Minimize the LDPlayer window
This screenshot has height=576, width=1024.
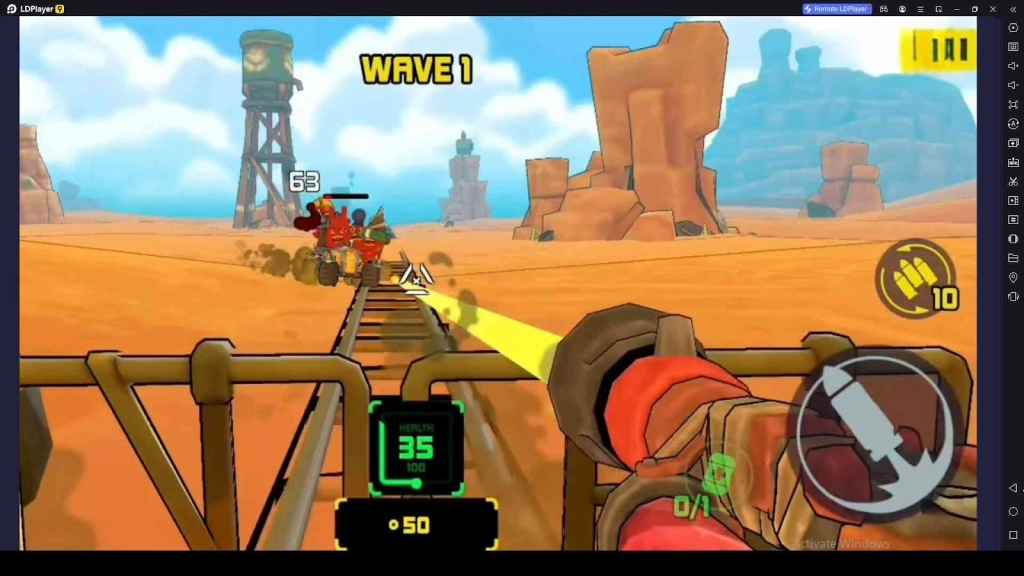tap(957, 9)
